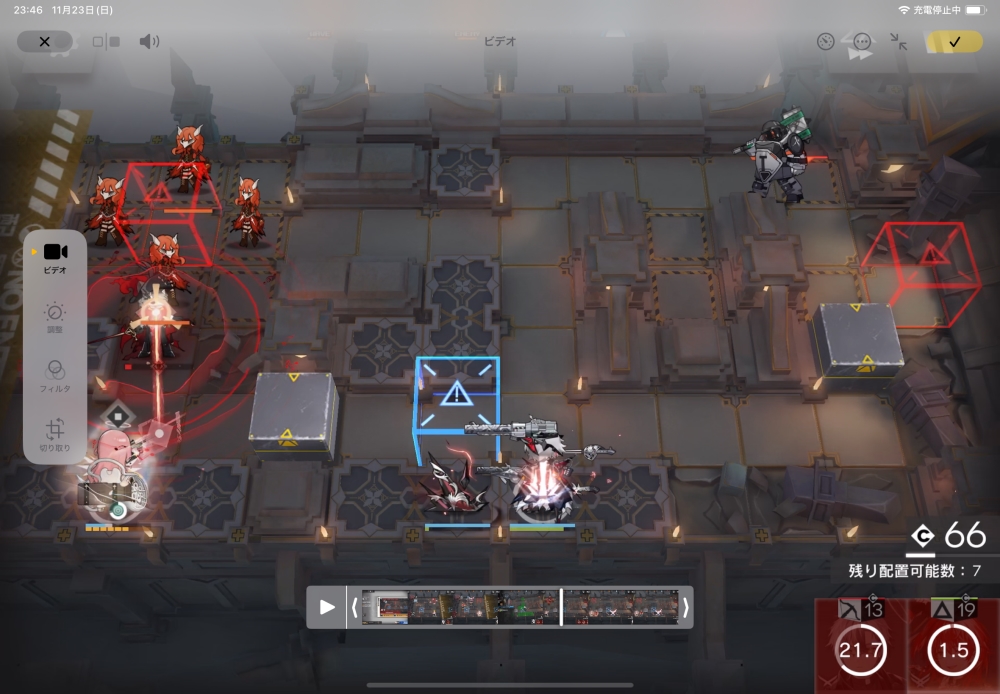Viewport: 1000px width, 694px height.
Task: Confirm the edit with the yellow checkmark
Action: 953,42
